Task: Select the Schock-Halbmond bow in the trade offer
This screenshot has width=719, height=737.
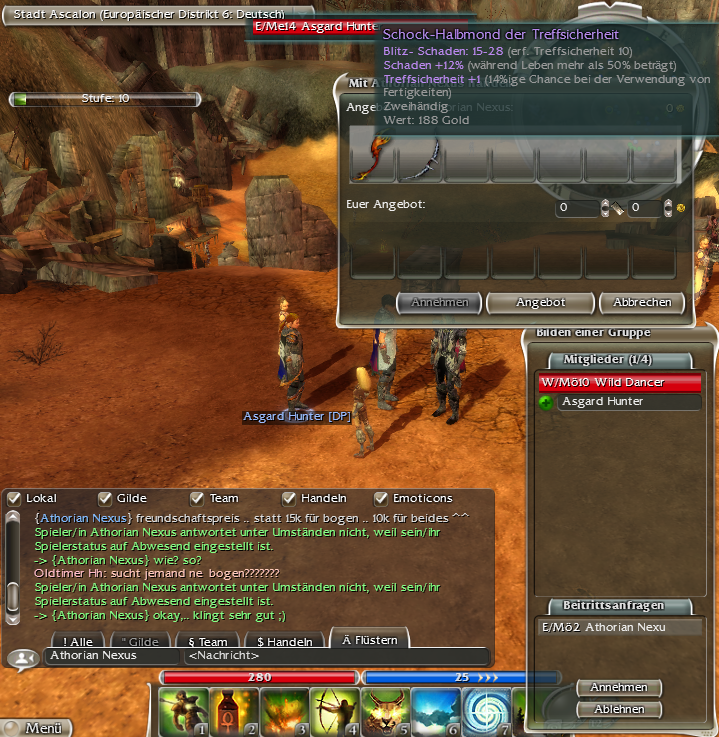Action: 421,158
